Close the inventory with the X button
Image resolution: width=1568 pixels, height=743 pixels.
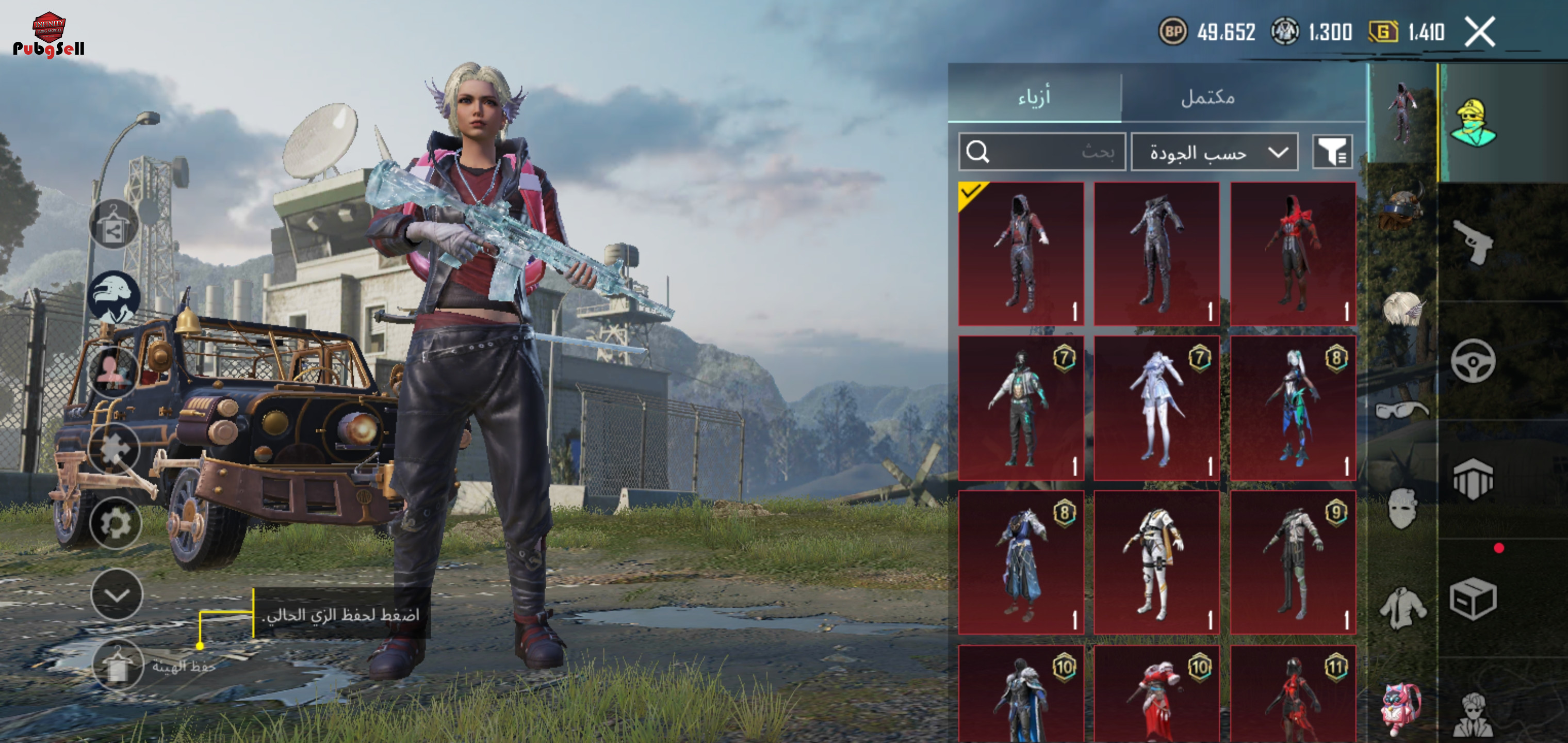(x=1480, y=31)
